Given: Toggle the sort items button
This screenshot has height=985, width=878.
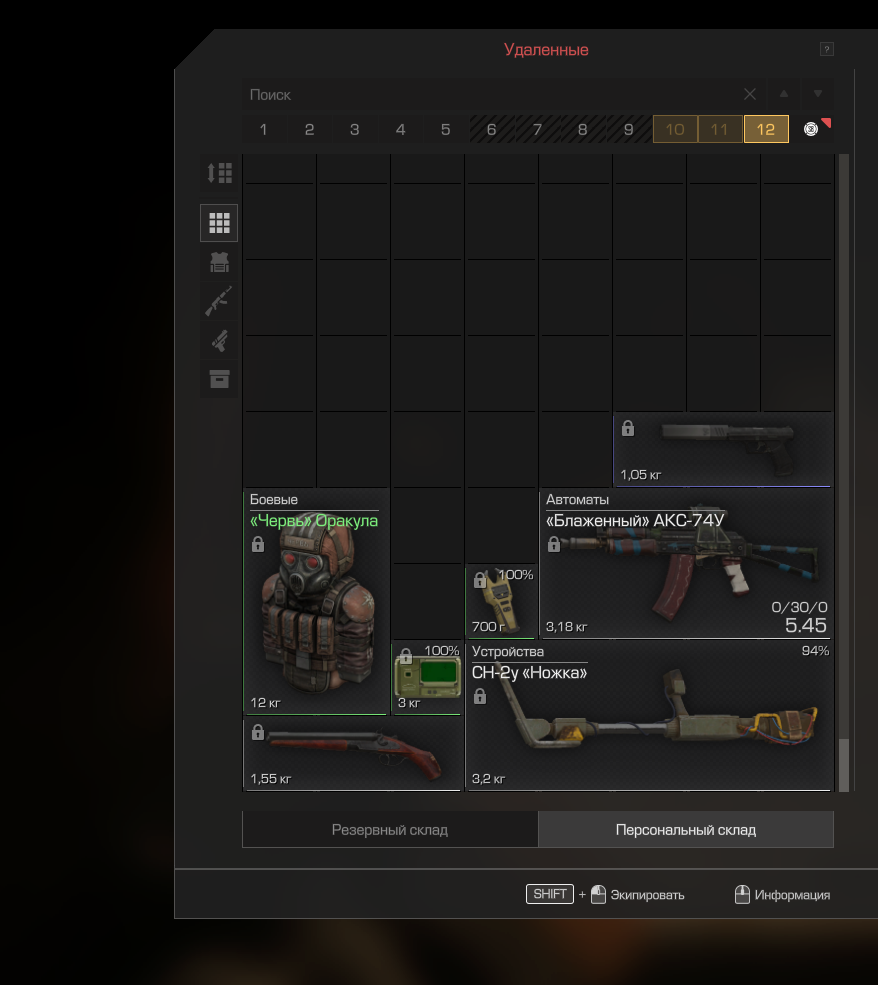Looking at the screenshot, I should (x=219, y=173).
